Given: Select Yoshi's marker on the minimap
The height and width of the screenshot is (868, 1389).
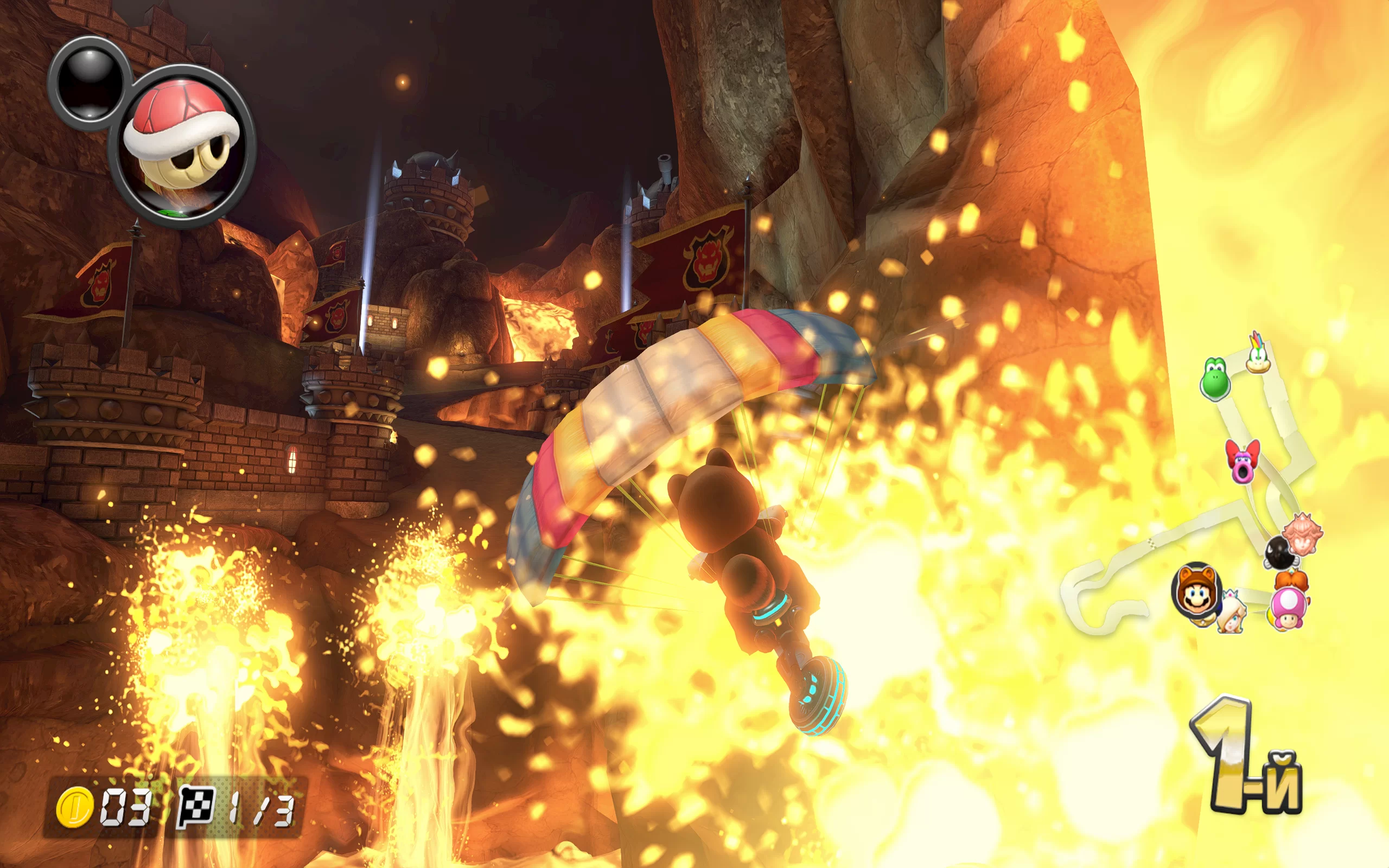Looking at the screenshot, I should tap(1214, 378).
